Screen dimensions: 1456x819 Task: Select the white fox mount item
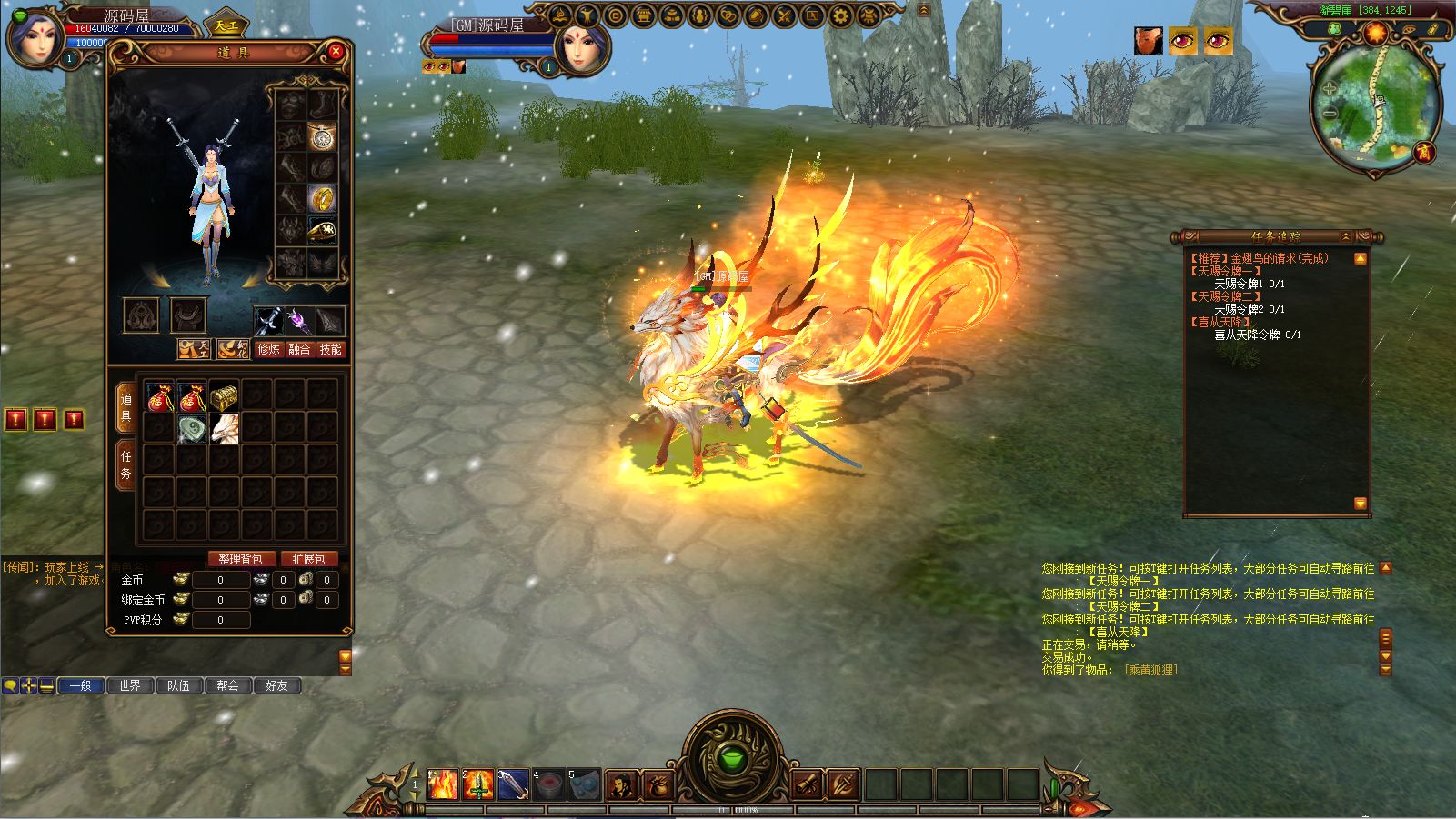click(x=225, y=428)
